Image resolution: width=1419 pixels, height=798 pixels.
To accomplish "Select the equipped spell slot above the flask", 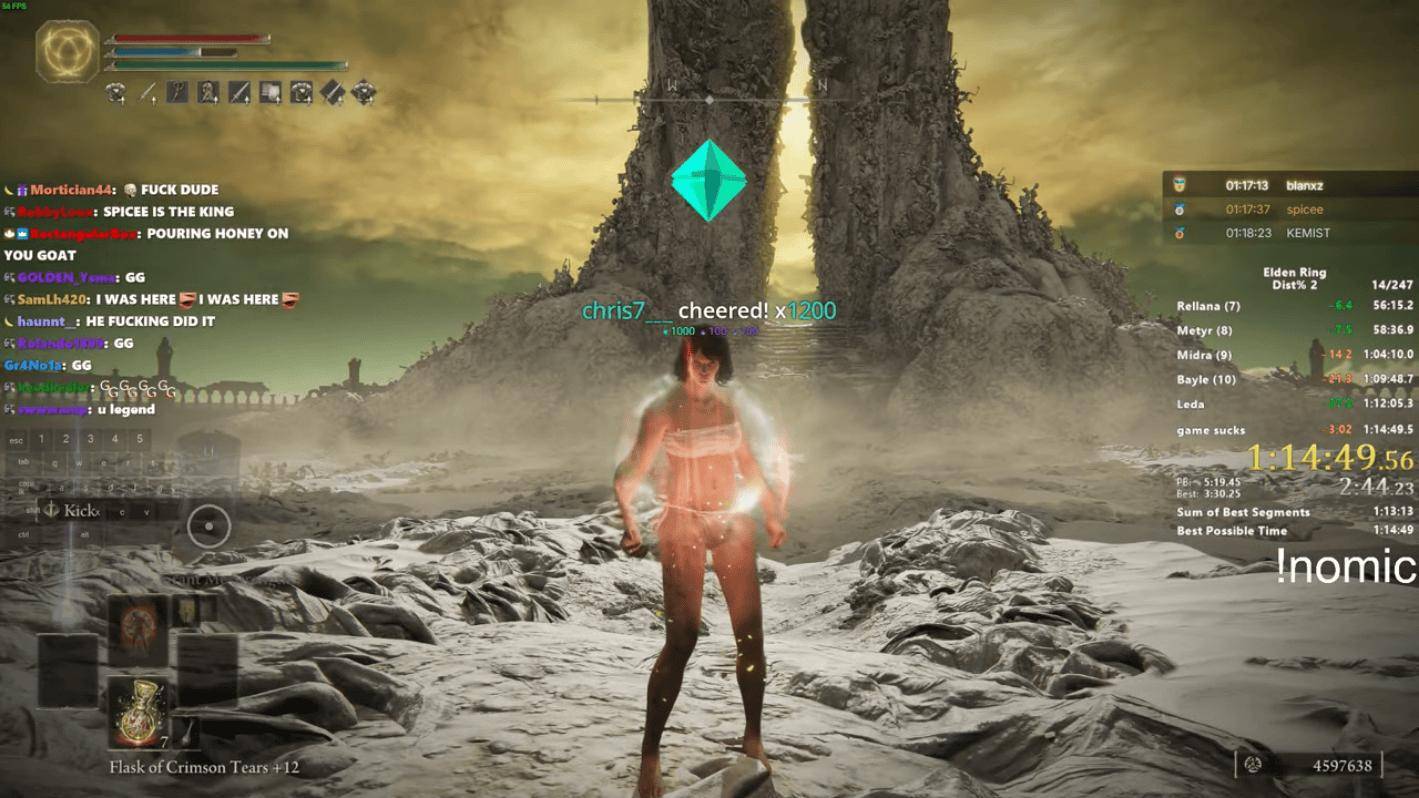I will pos(138,628).
